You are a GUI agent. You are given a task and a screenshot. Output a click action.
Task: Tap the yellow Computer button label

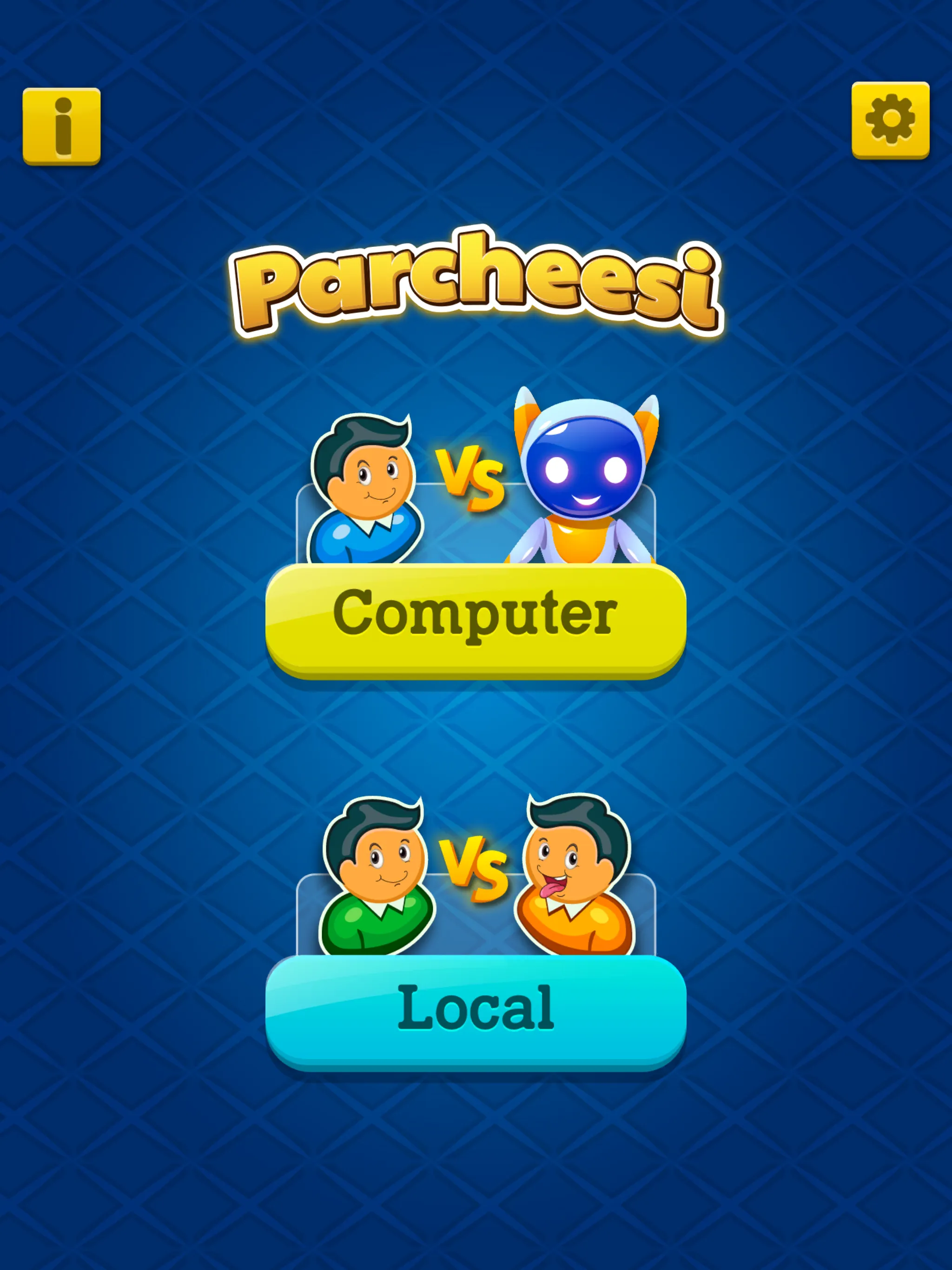(476, 615)
